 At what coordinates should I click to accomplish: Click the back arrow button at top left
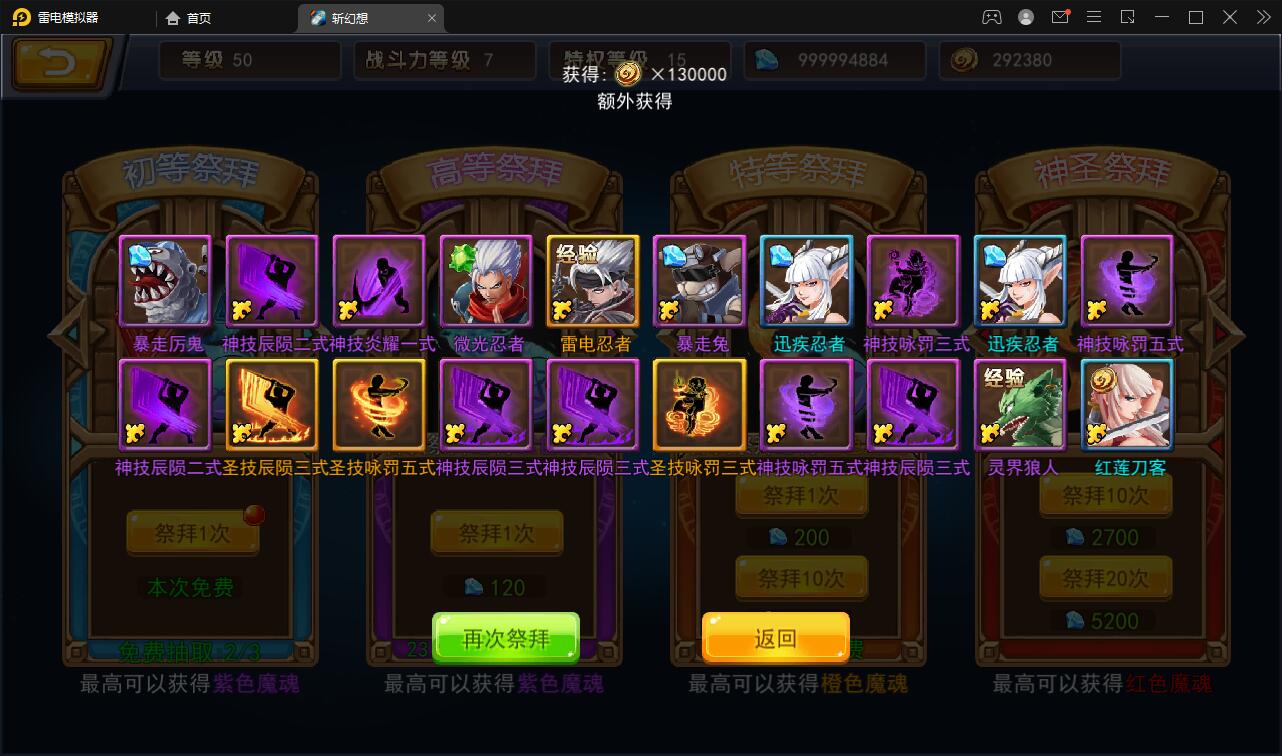[57, 65]
